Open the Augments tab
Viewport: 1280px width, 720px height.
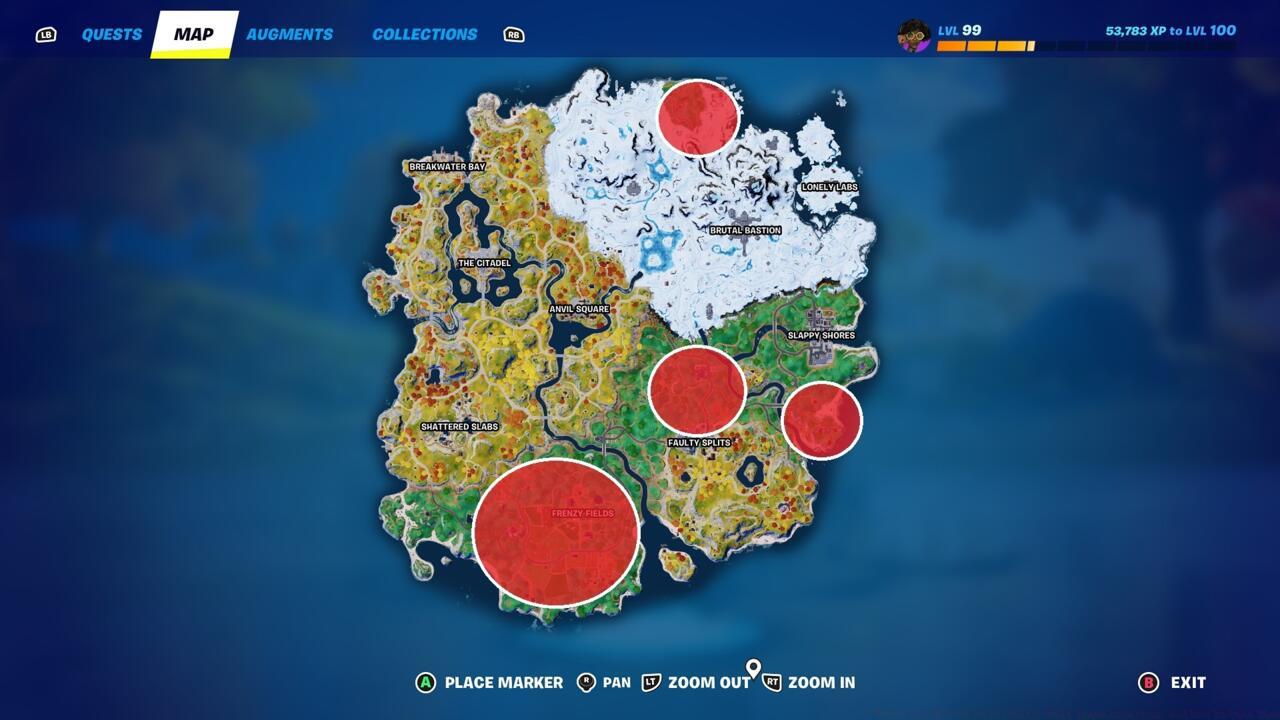(x=291, y=33)
